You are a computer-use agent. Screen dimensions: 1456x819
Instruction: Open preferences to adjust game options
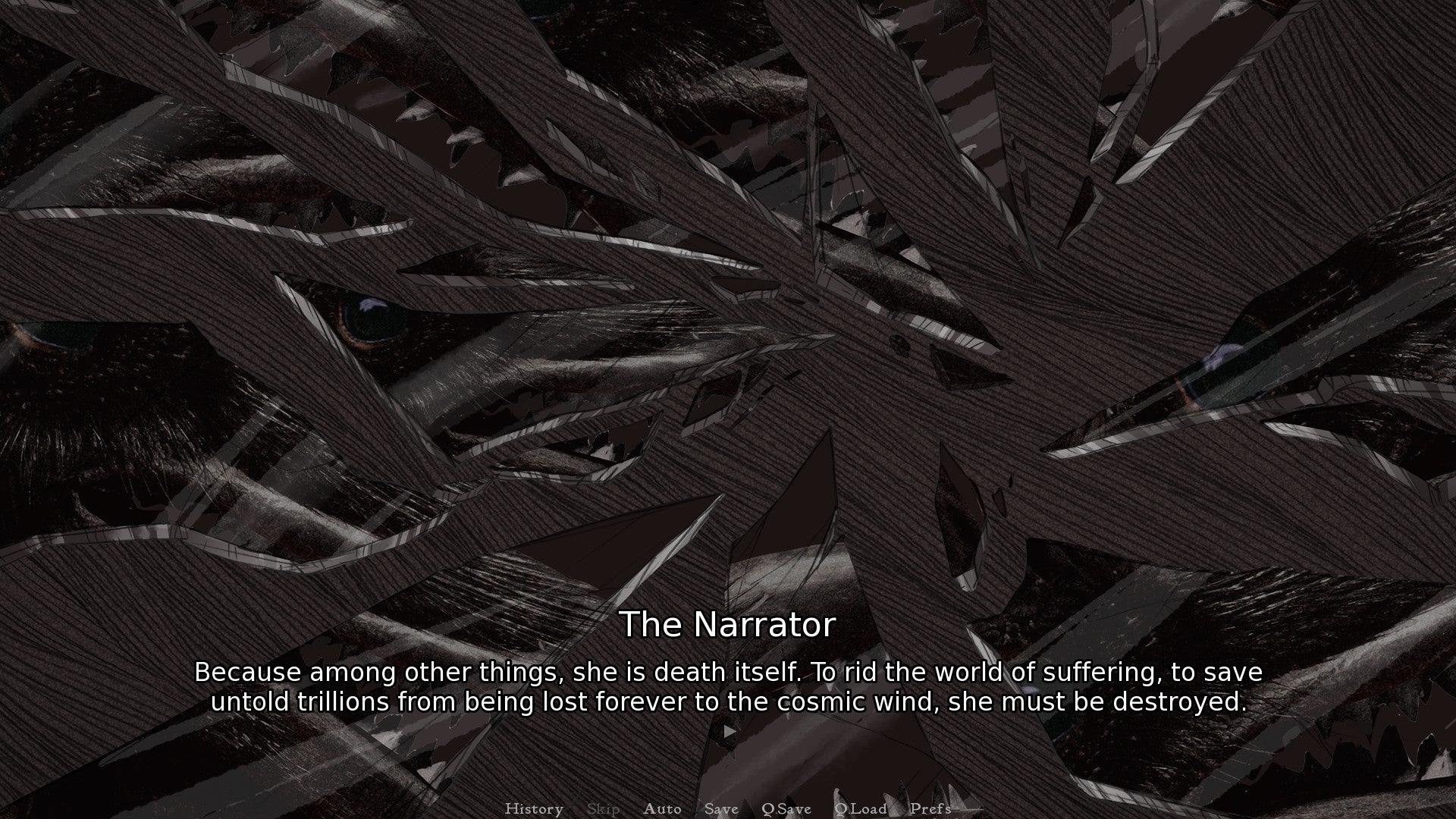tap(931, 808)
